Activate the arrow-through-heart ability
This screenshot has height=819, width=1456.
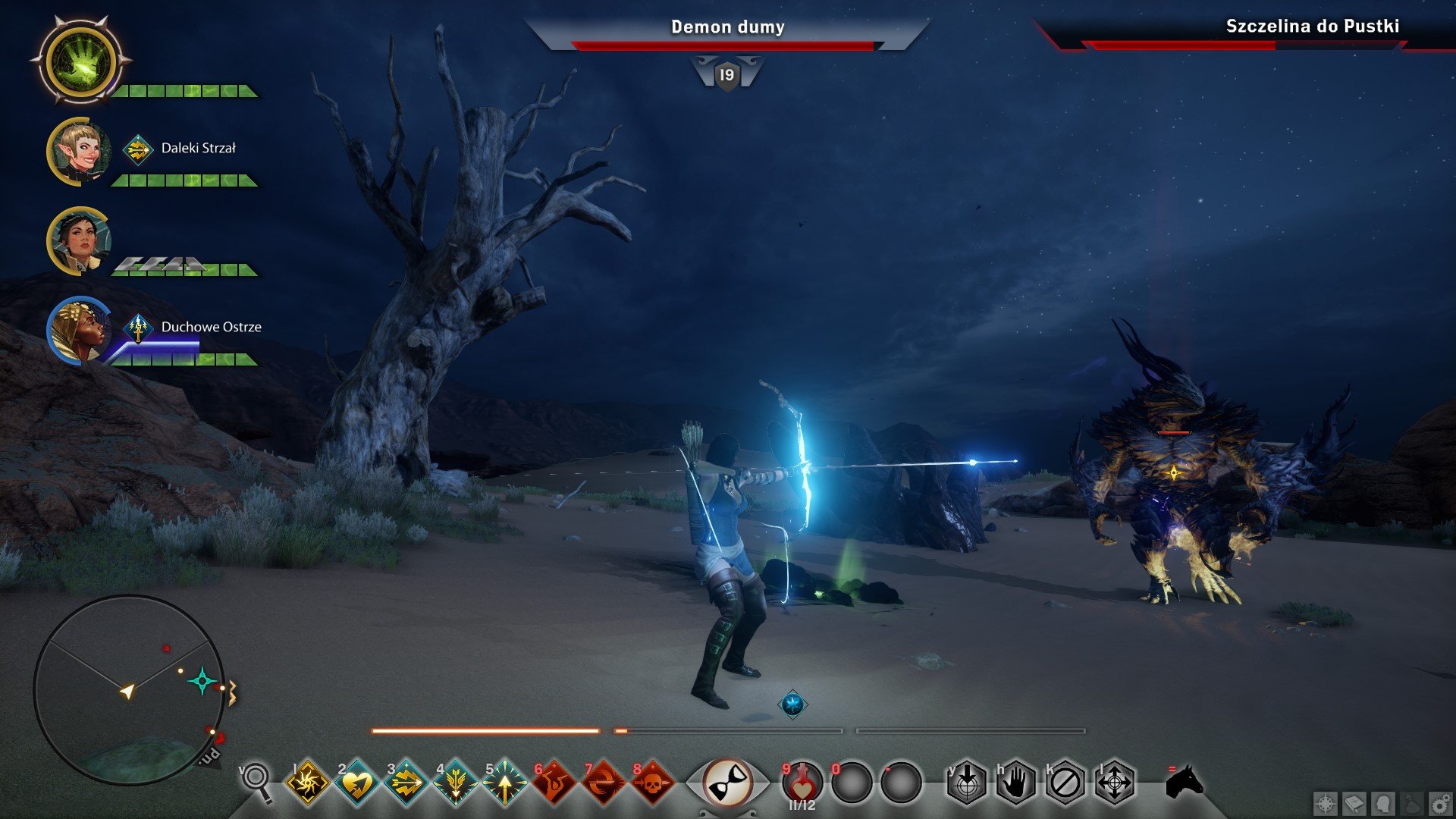(x=356, y=782)
